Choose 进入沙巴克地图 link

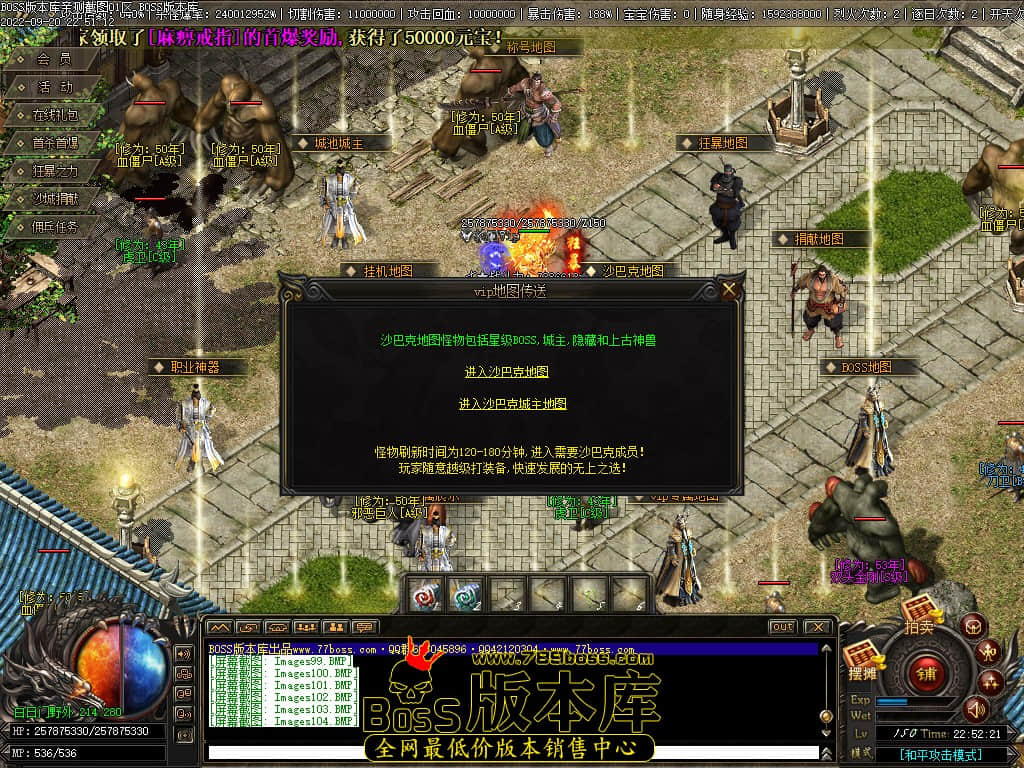tap(506, 372)
